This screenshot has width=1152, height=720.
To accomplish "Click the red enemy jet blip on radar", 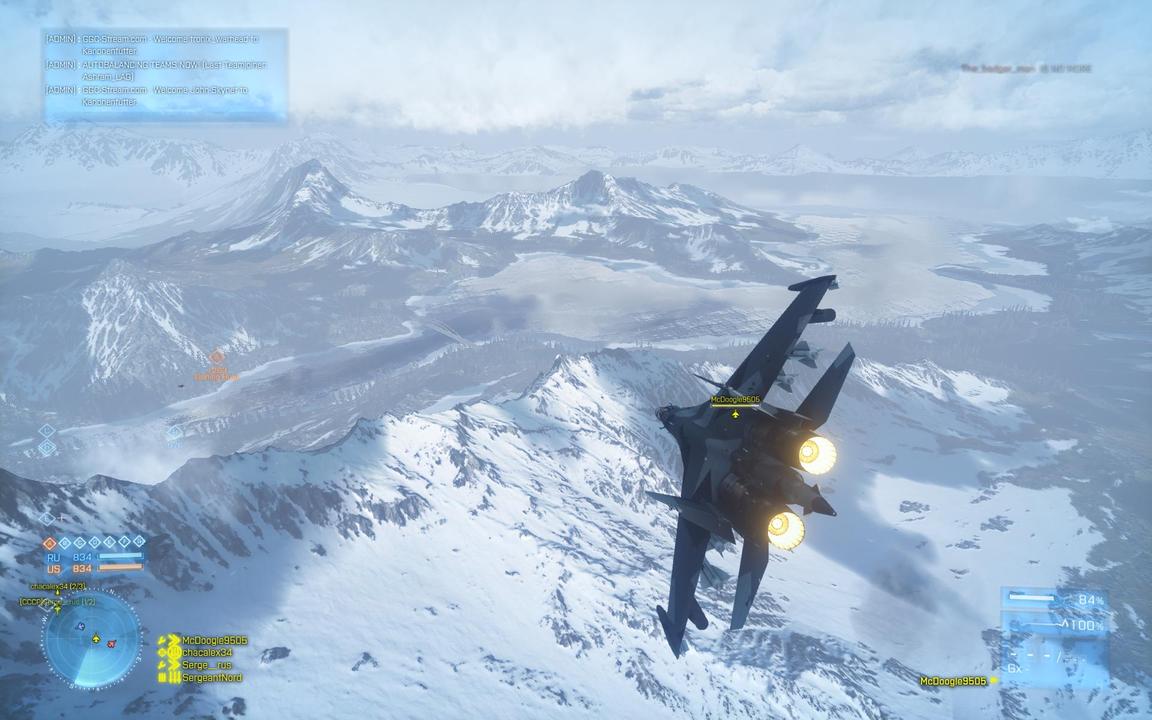I will click(x=111, y=643).
